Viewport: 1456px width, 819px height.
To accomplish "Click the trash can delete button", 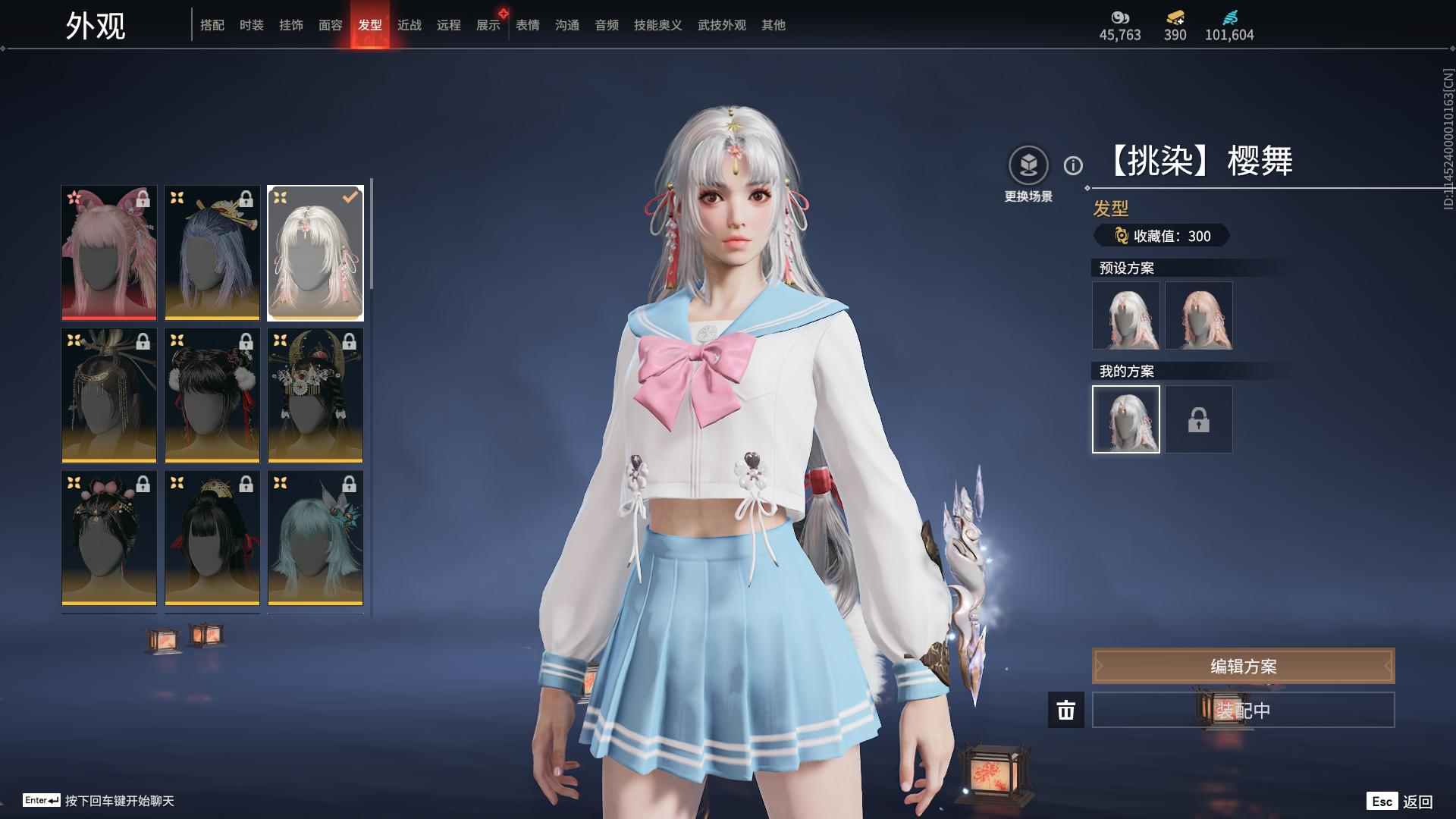I will click(x=1065, y=710).
